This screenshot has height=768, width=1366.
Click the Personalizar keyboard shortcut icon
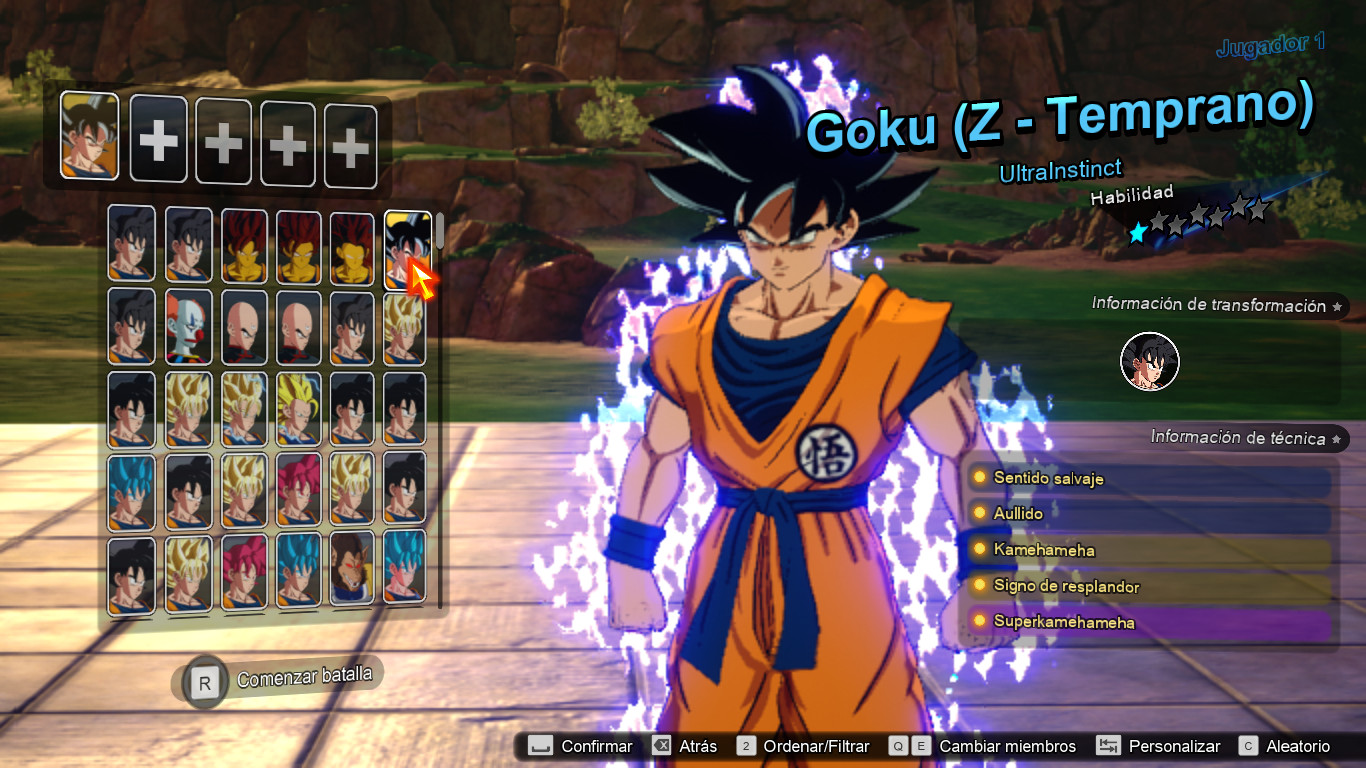click(x=1108, y=746)
